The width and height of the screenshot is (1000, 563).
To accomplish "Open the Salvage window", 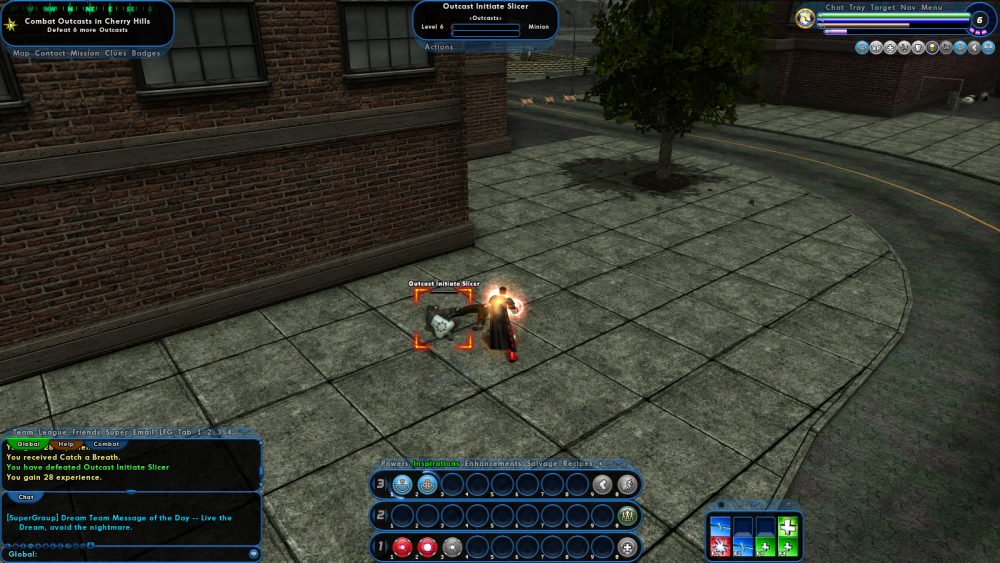I will (543, 464).
